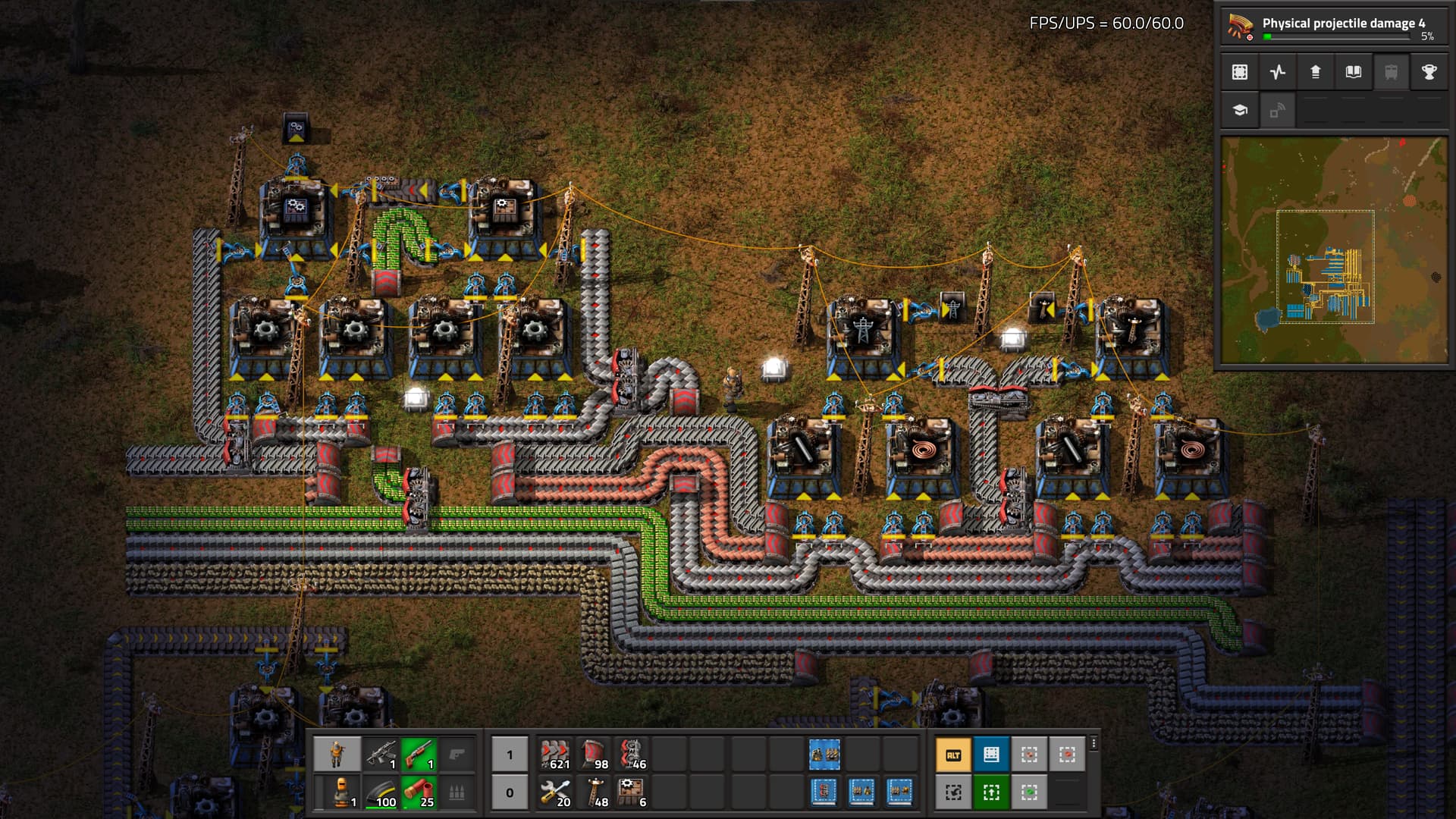Image resolution: width=1456 pixels, height=819 pixels.
Task: Open the production statistics graph button
Action: tap(1278, 72)
